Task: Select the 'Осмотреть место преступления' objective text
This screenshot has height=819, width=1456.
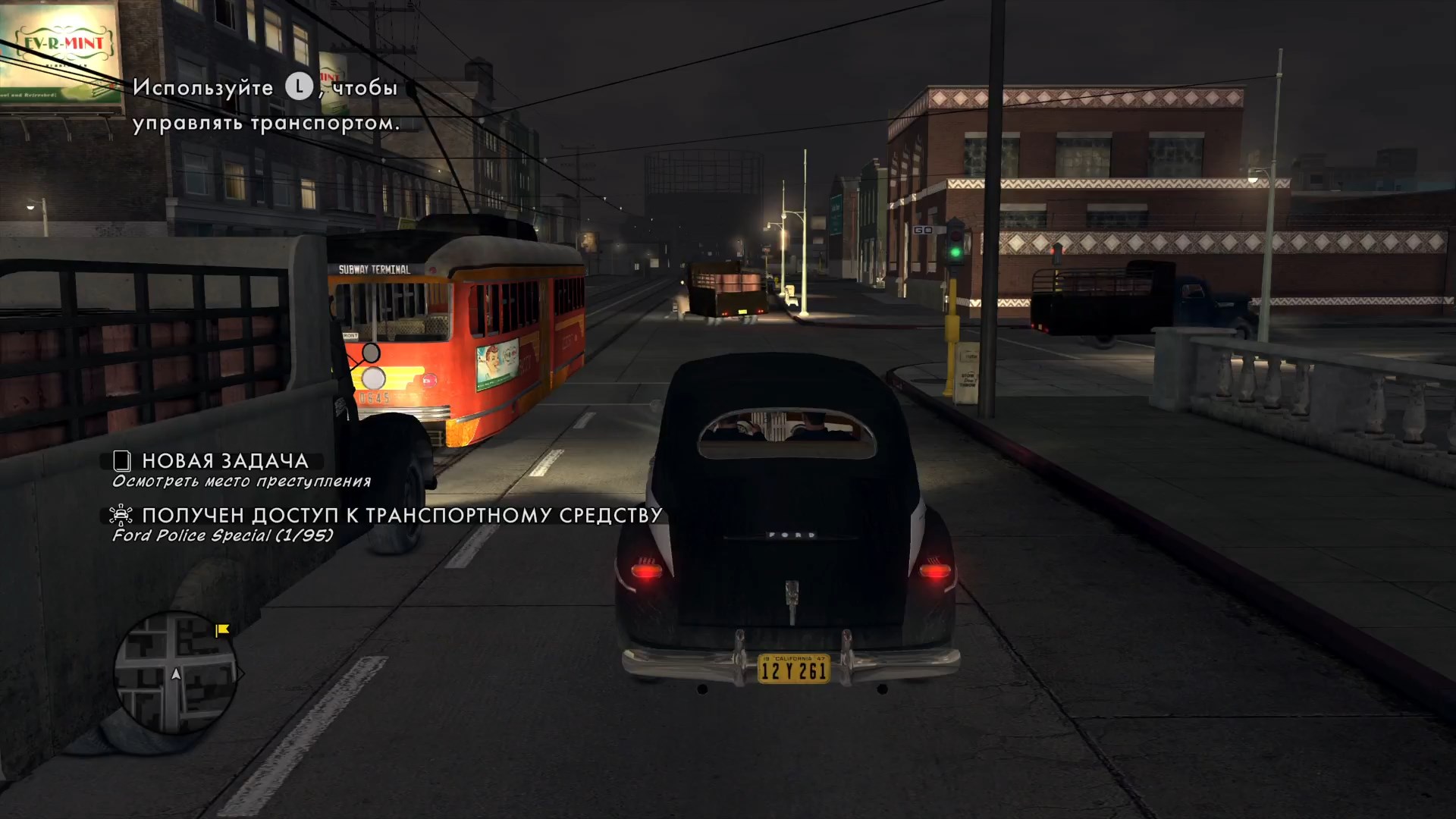Action: click(241, 480)
